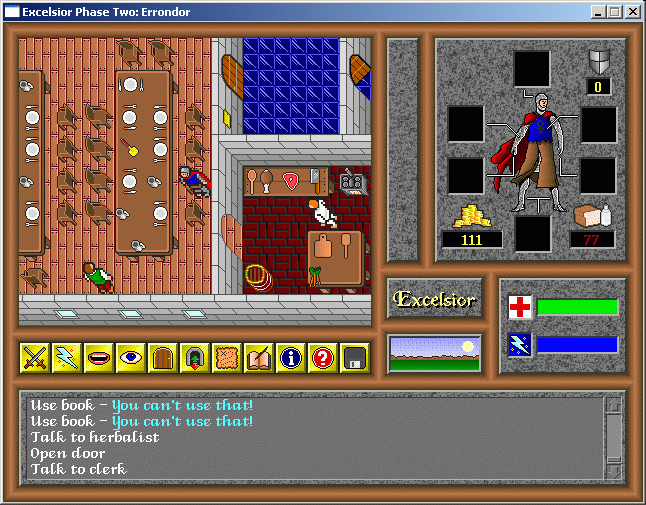Select the bread and bottle food icon

tap(592, 216)
